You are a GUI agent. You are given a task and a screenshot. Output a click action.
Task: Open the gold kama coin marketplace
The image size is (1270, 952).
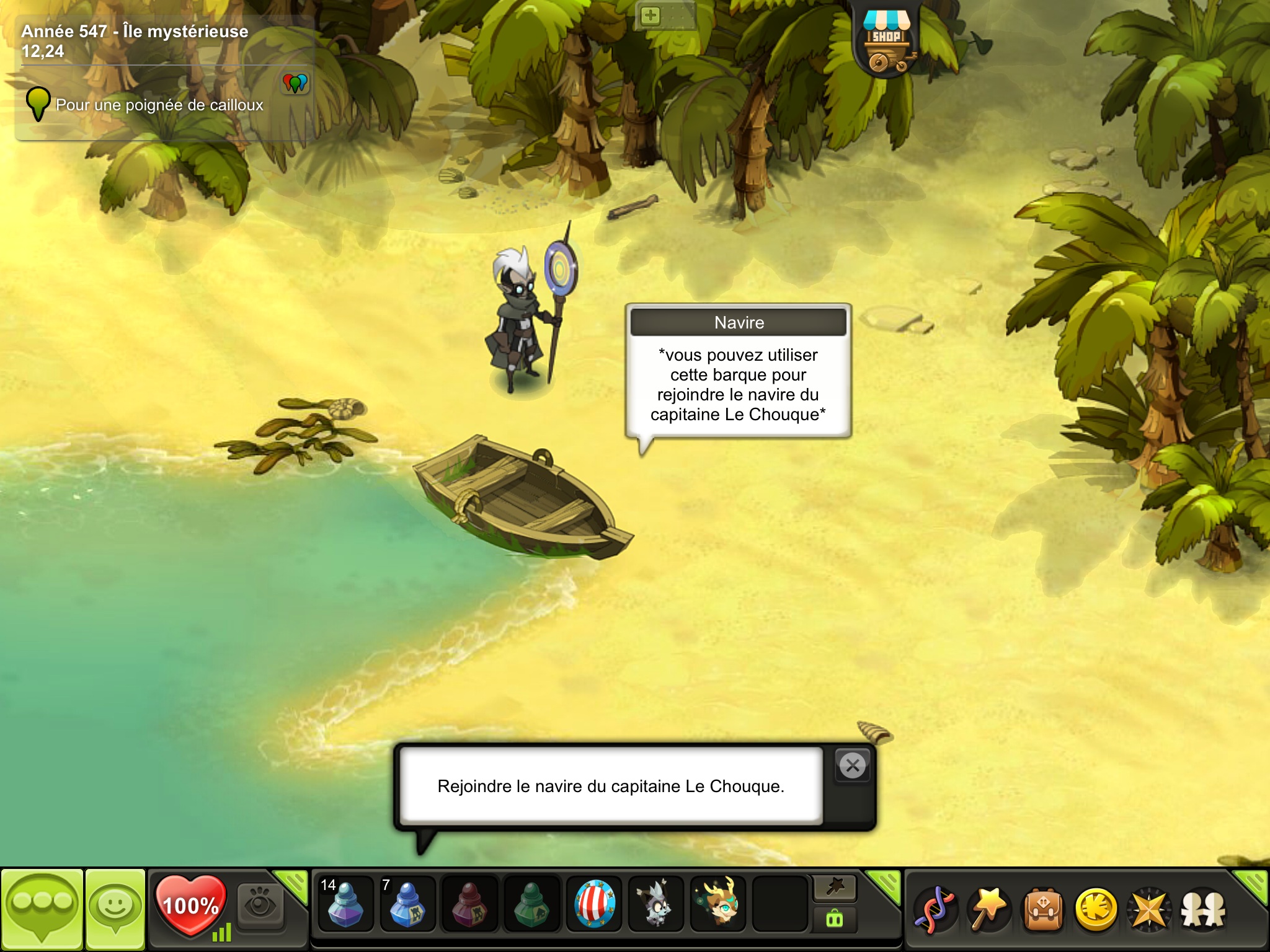[x=1096, y=910]
